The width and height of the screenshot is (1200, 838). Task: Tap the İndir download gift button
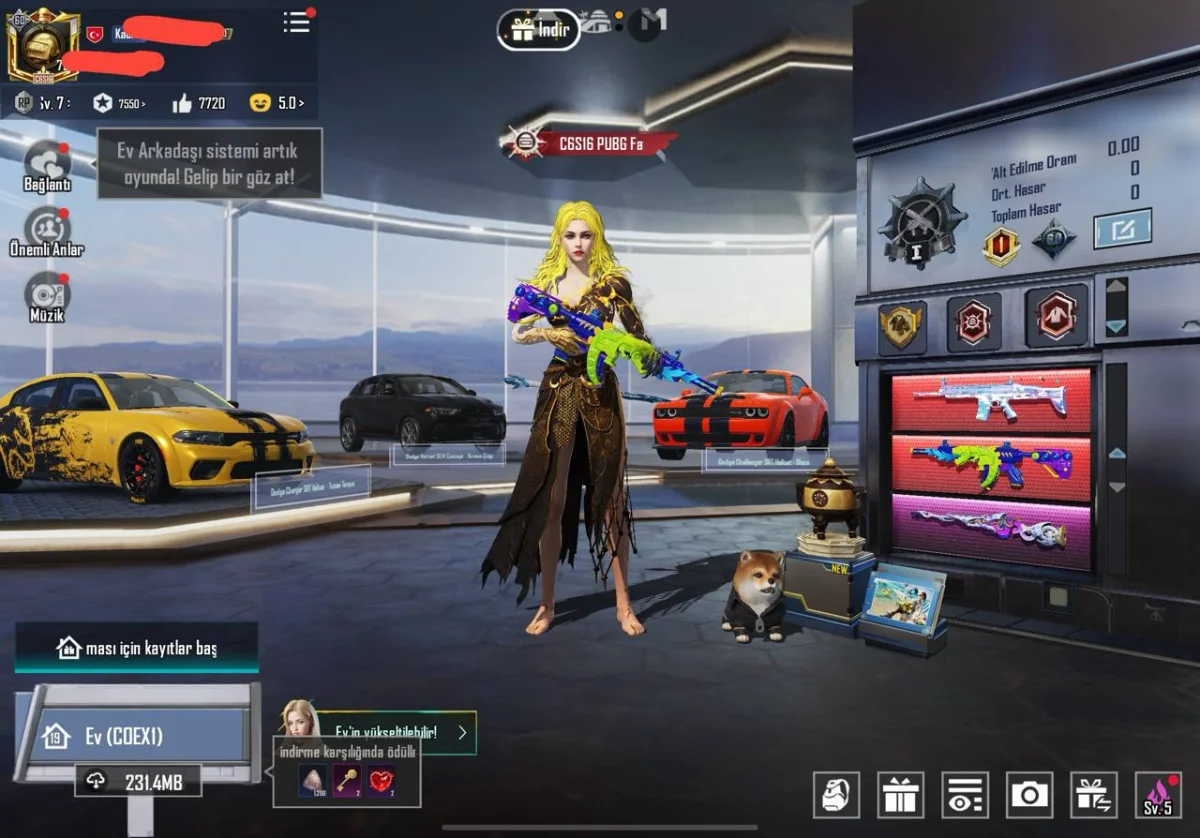pos(539,30)
